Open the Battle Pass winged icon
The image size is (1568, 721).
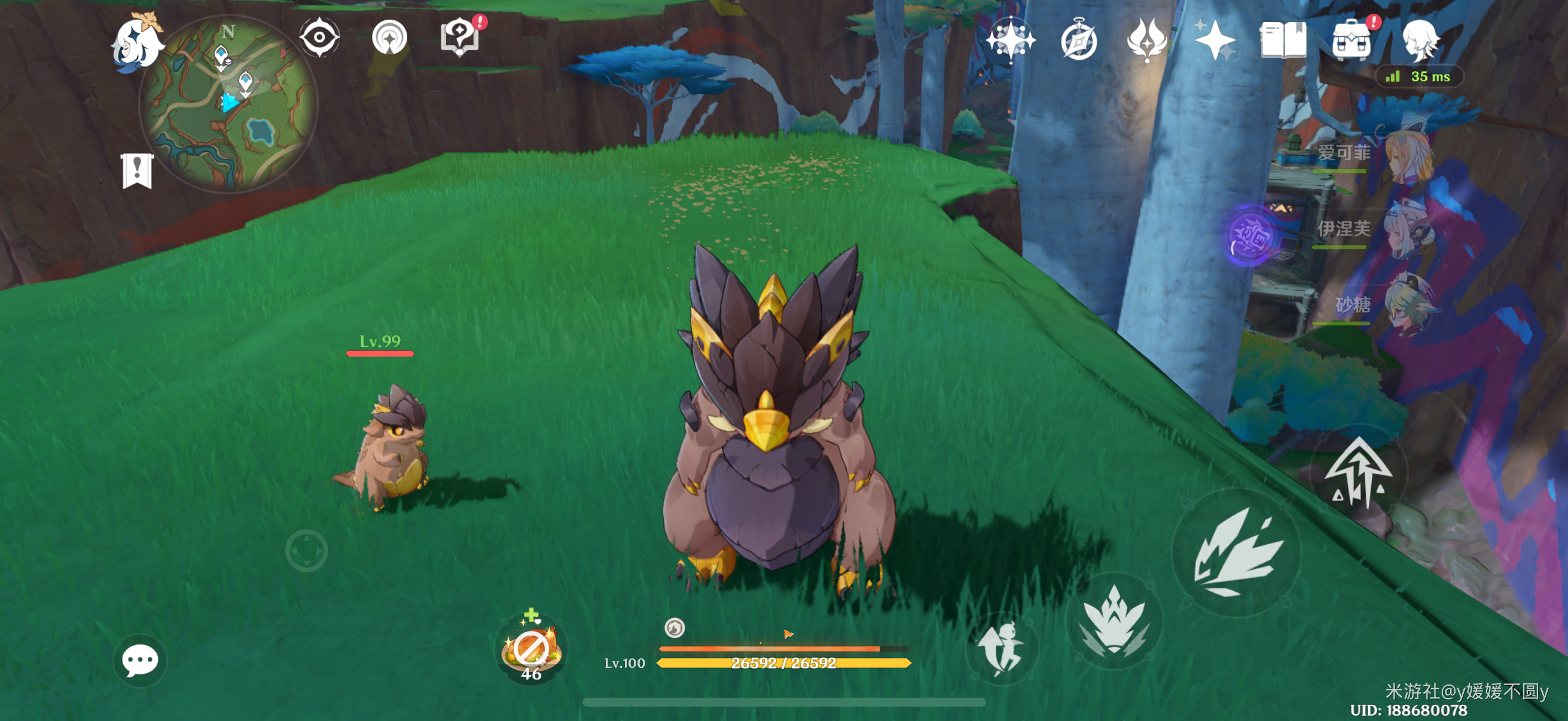1147,40
